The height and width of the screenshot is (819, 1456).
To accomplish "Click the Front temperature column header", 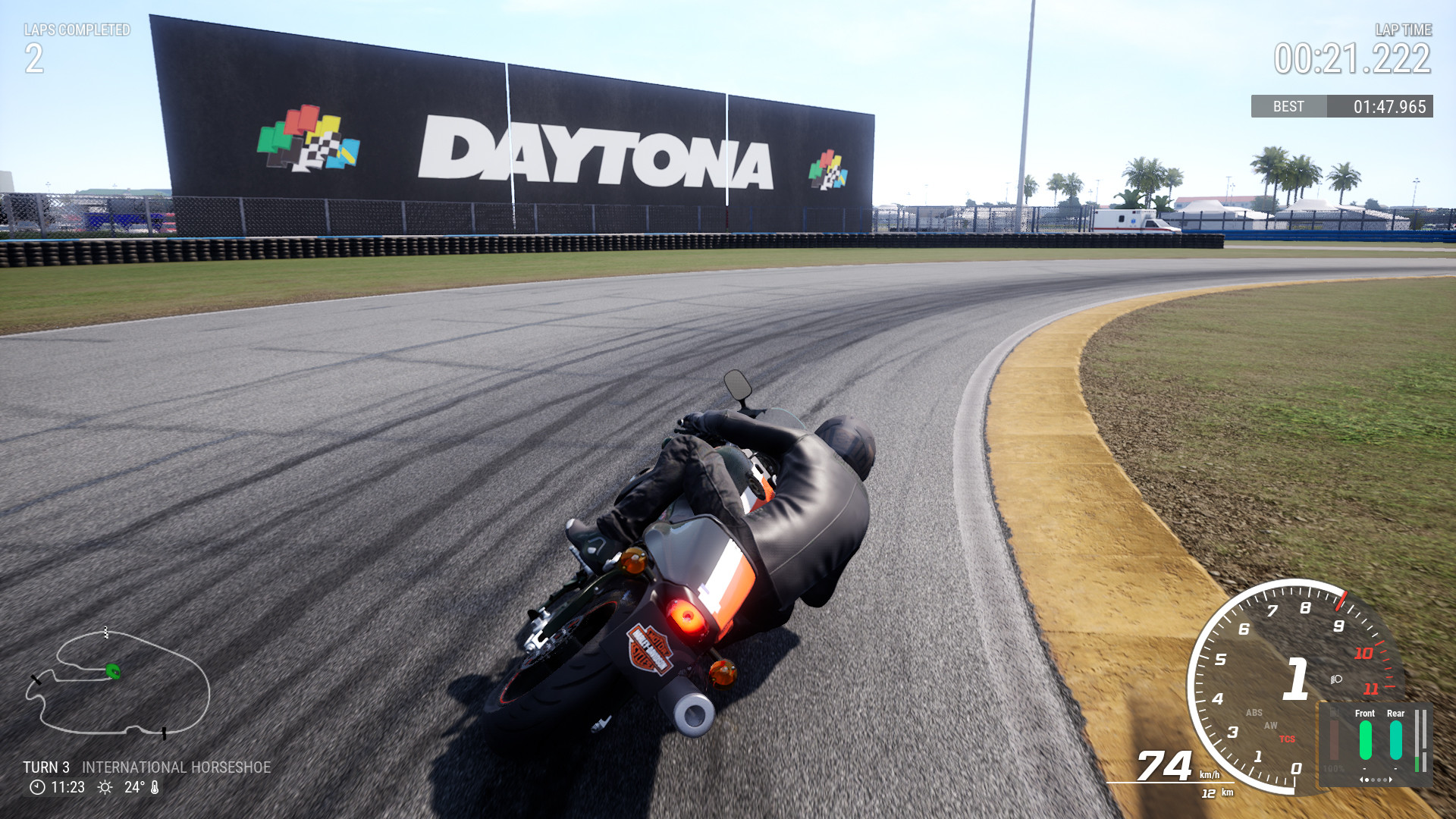I will pyautogui.click(x=1365, y=713).
